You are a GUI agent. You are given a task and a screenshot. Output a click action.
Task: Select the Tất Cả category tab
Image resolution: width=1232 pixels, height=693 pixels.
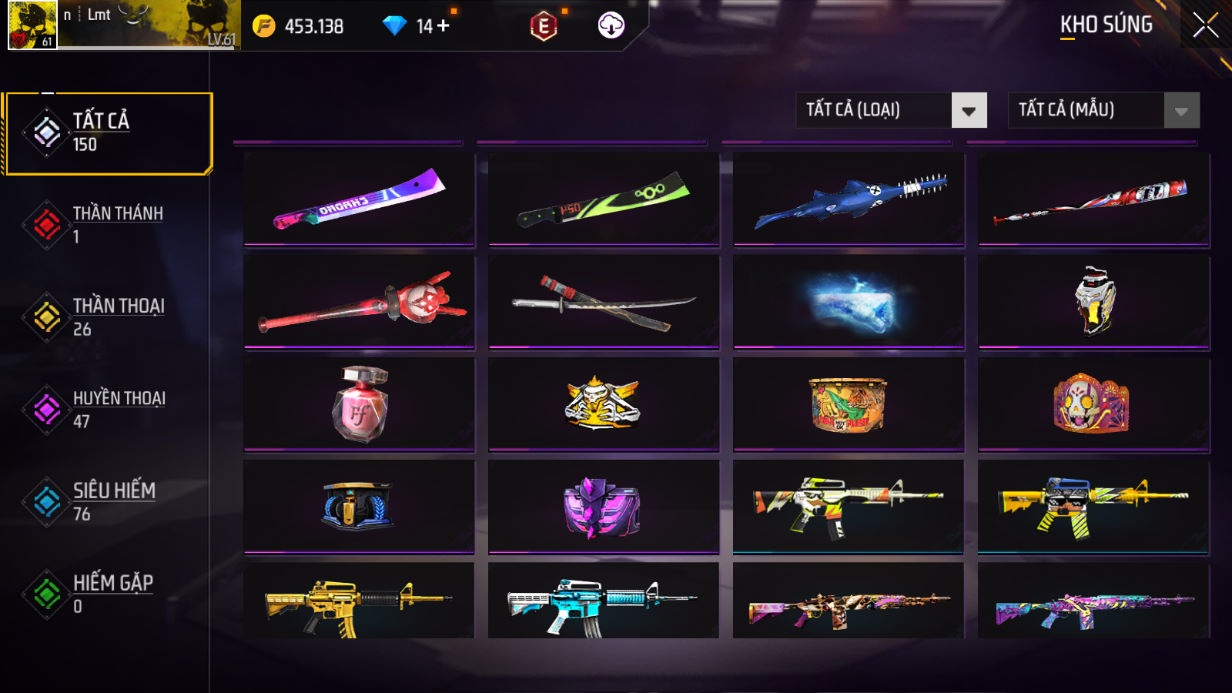point(108,132)
